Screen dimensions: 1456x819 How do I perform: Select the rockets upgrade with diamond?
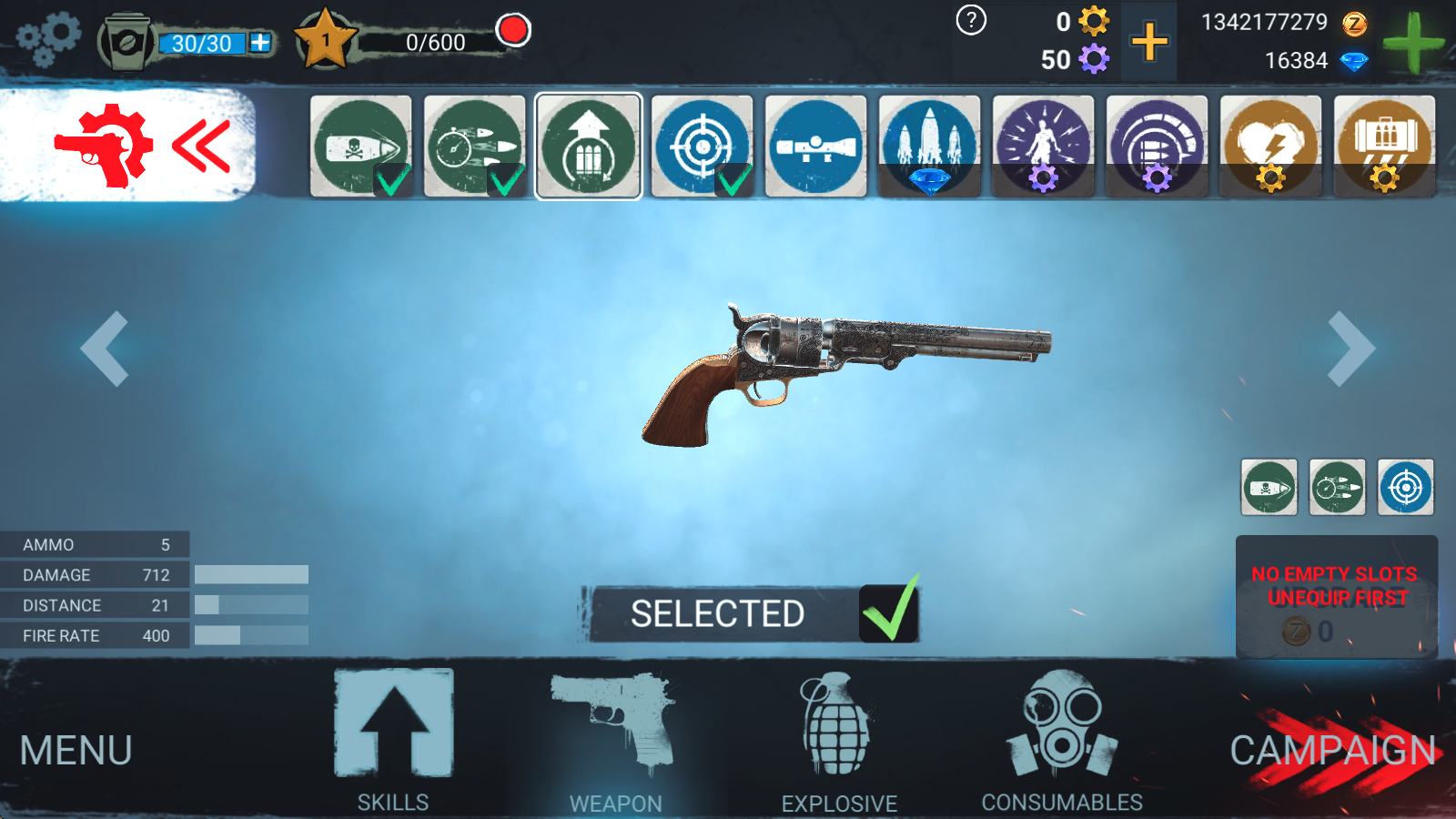point(929,146)
